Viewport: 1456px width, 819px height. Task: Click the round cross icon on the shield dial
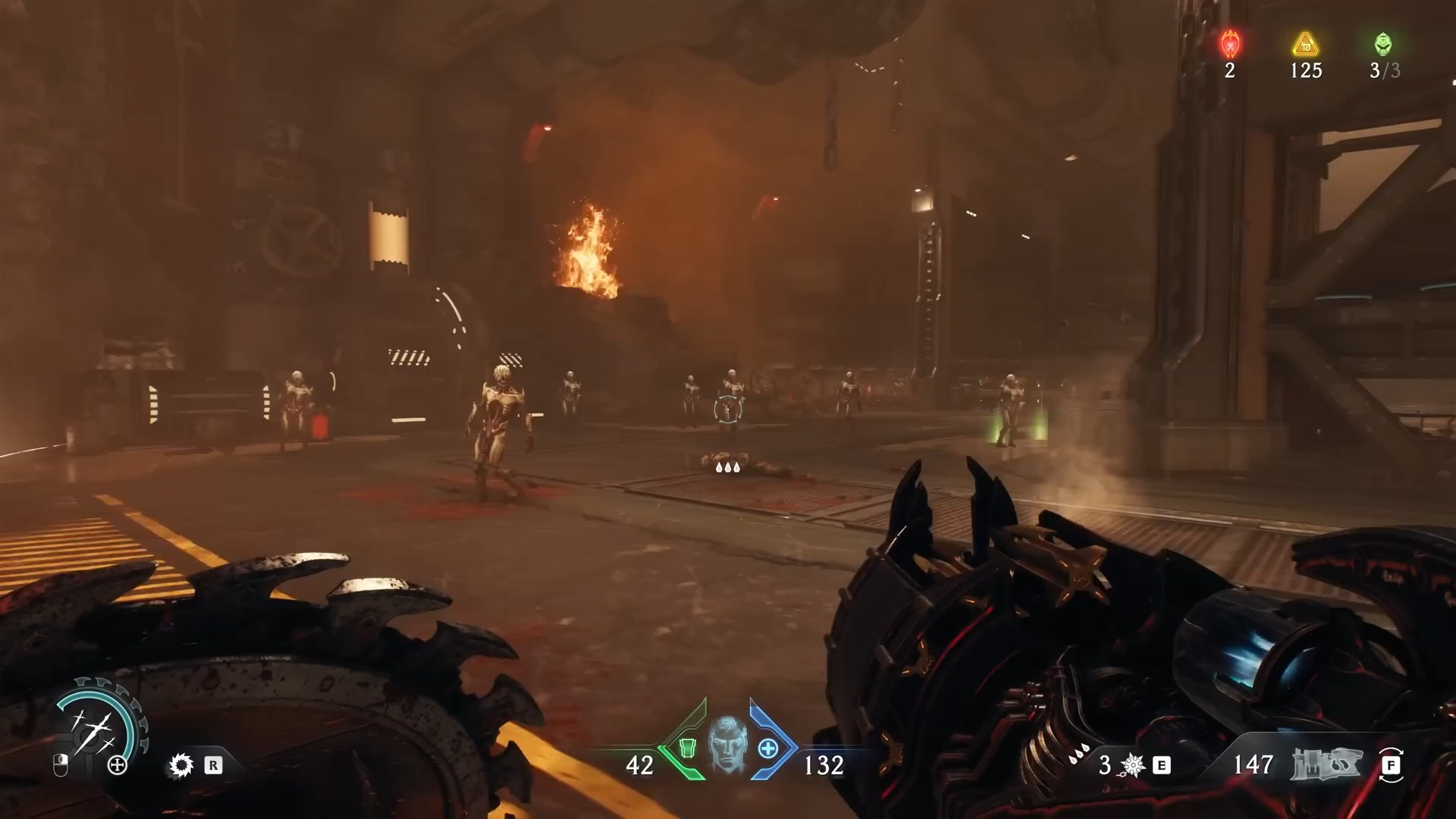click(118, 765)
